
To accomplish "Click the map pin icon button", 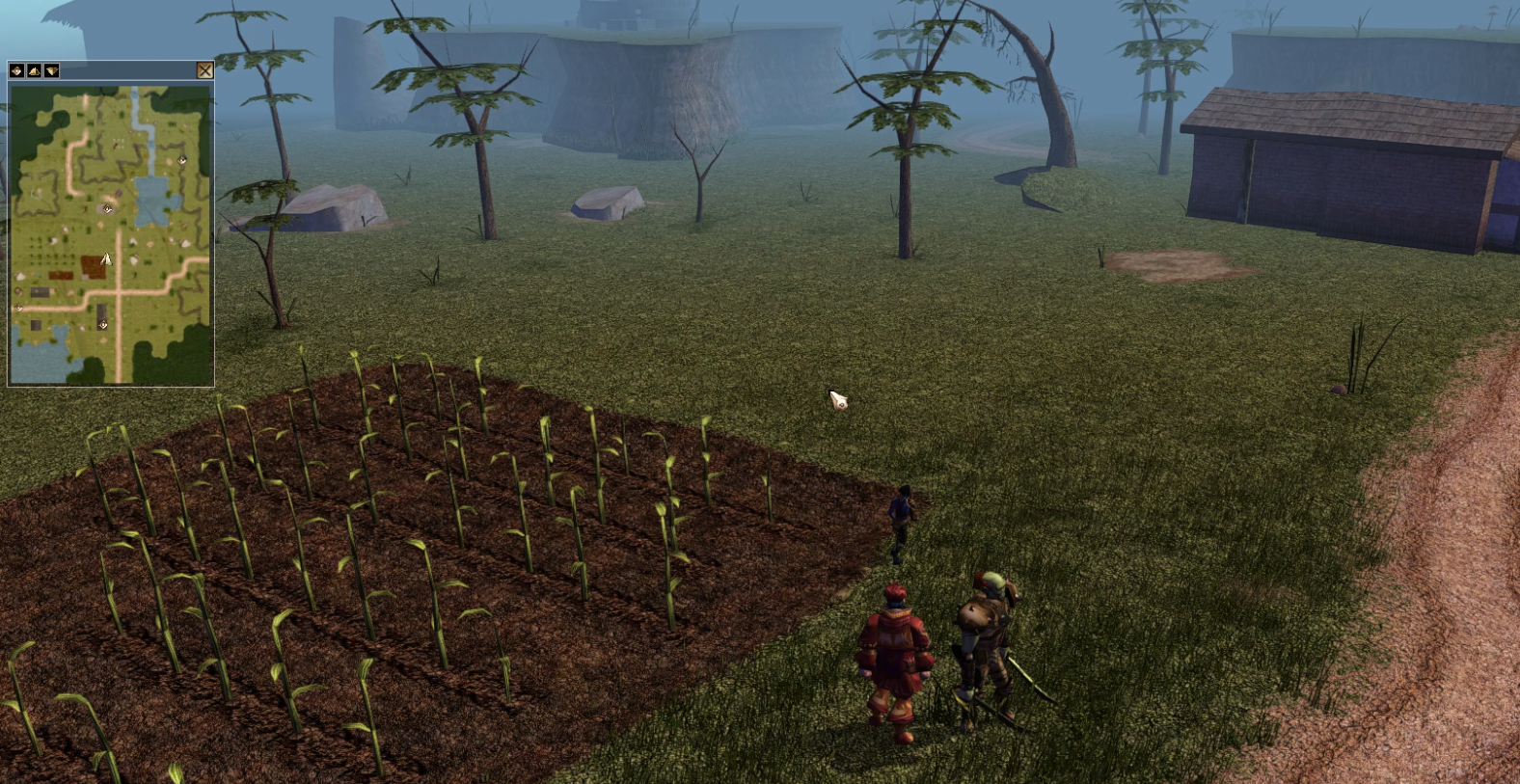I will 16,70.
